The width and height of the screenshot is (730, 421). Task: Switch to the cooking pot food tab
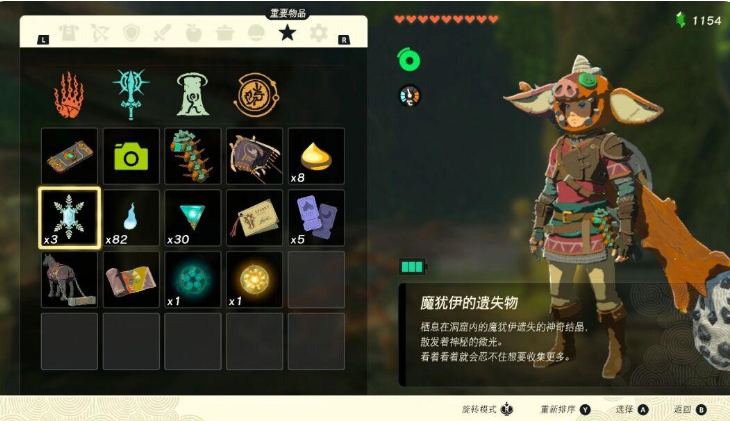coord(225,33)
